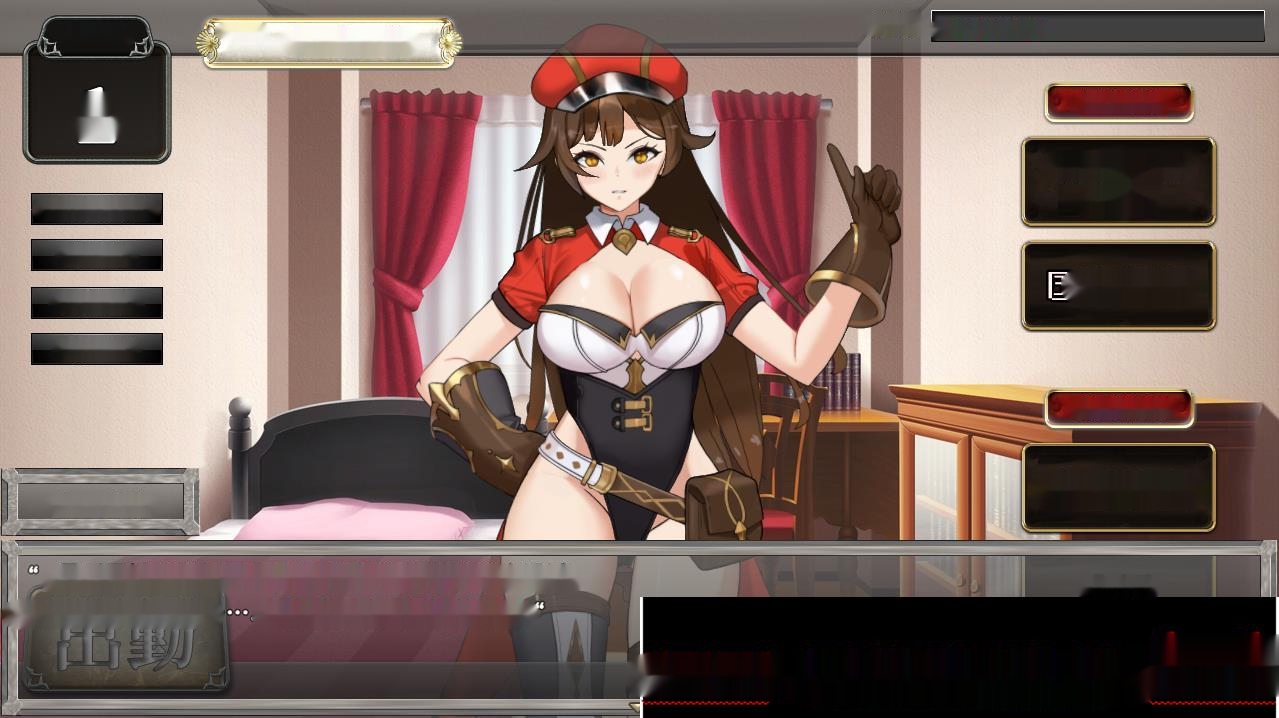Click the 出勤 (go to work) button
This screenshot has height=718, width=1279.
[x=126, y=637]
